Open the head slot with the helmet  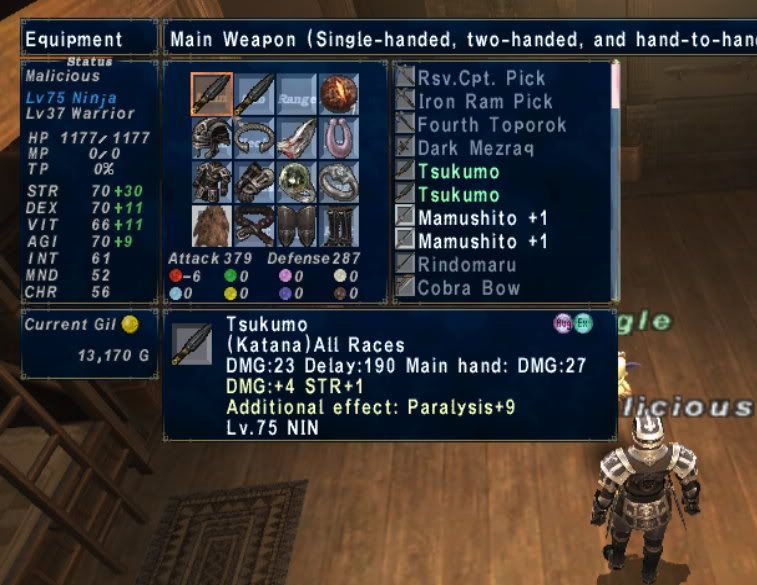(211, 137)
